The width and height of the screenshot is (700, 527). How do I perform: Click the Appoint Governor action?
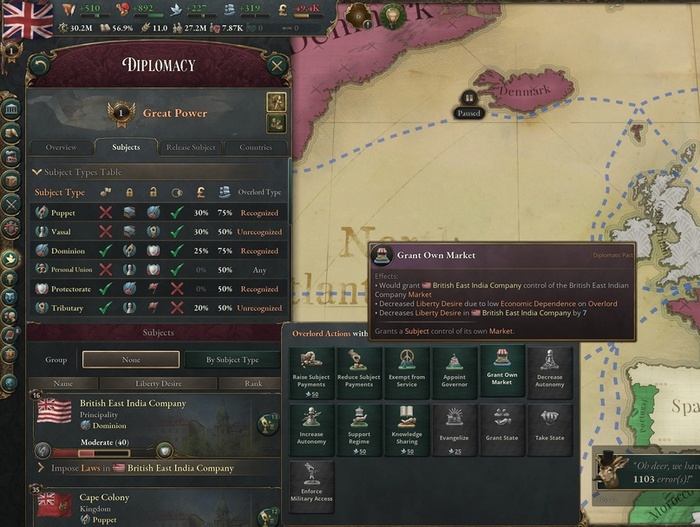(454, 373)
